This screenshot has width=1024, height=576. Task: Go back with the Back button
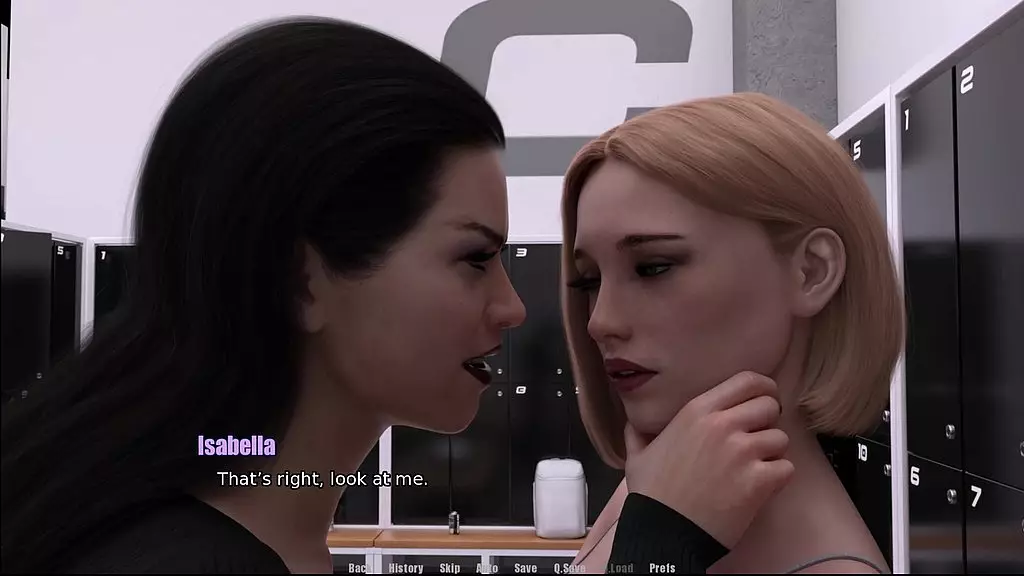click(x=360, y=568)
